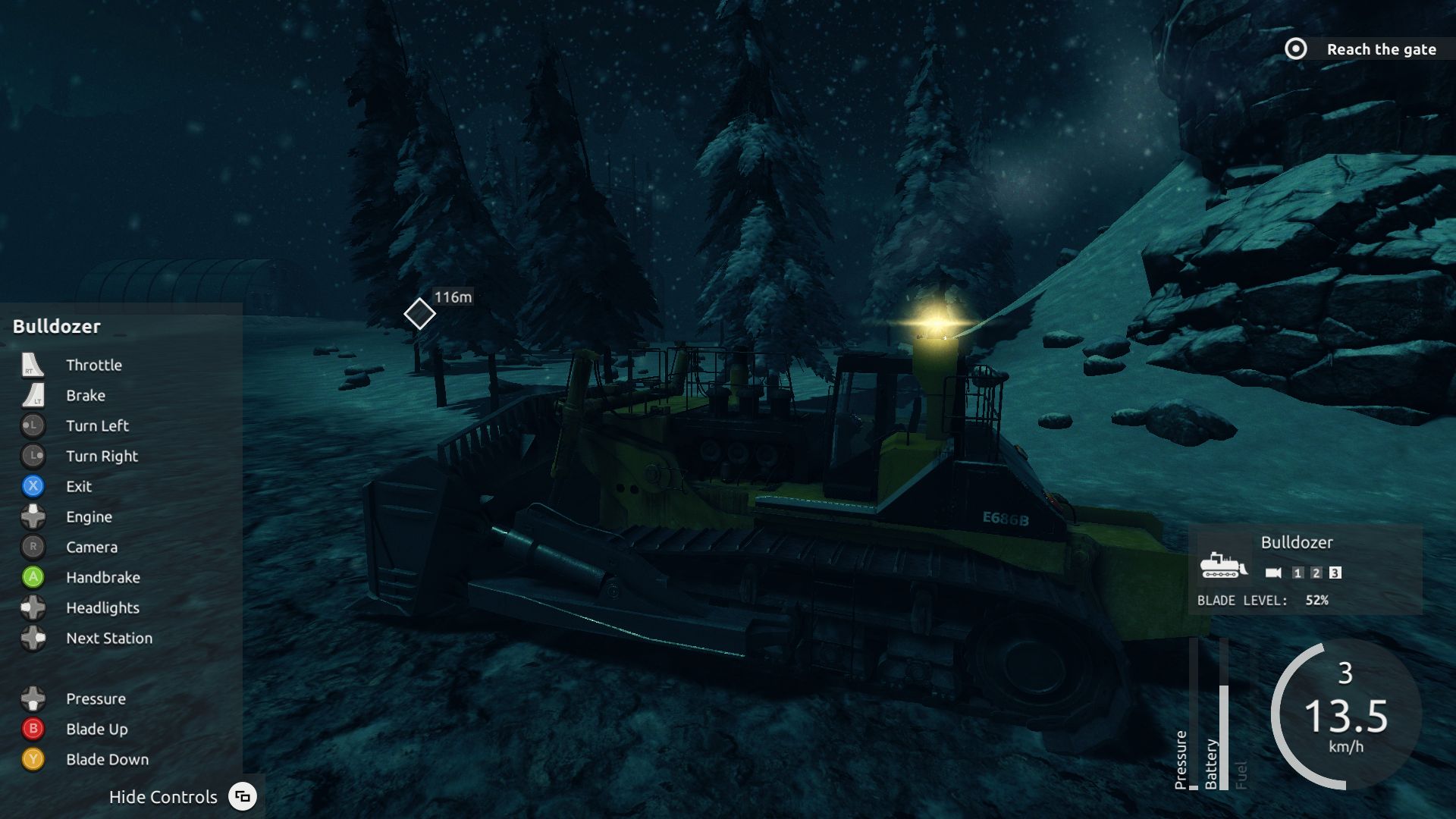The image size is (1456, 819).
Task: Switch to camera view 1
Action: 1298,573
